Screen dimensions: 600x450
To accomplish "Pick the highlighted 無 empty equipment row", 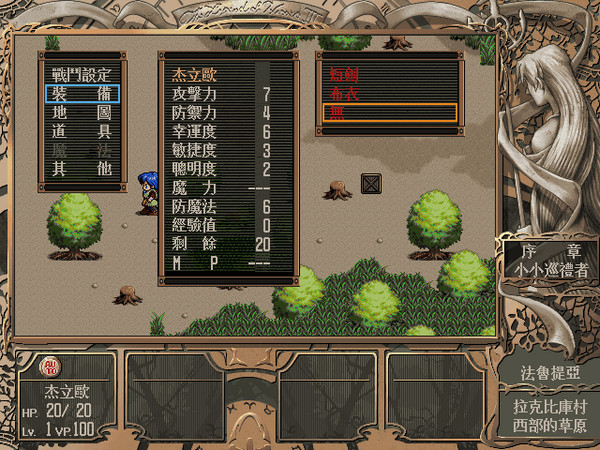I will 386,112.
